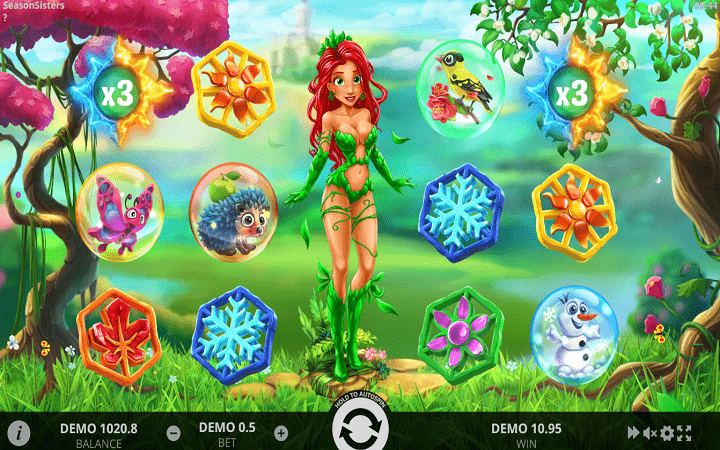The image size is (720, 450).
Task: Toggle fast-forward turbo spin mode
Action: click(x=633, y=433)
